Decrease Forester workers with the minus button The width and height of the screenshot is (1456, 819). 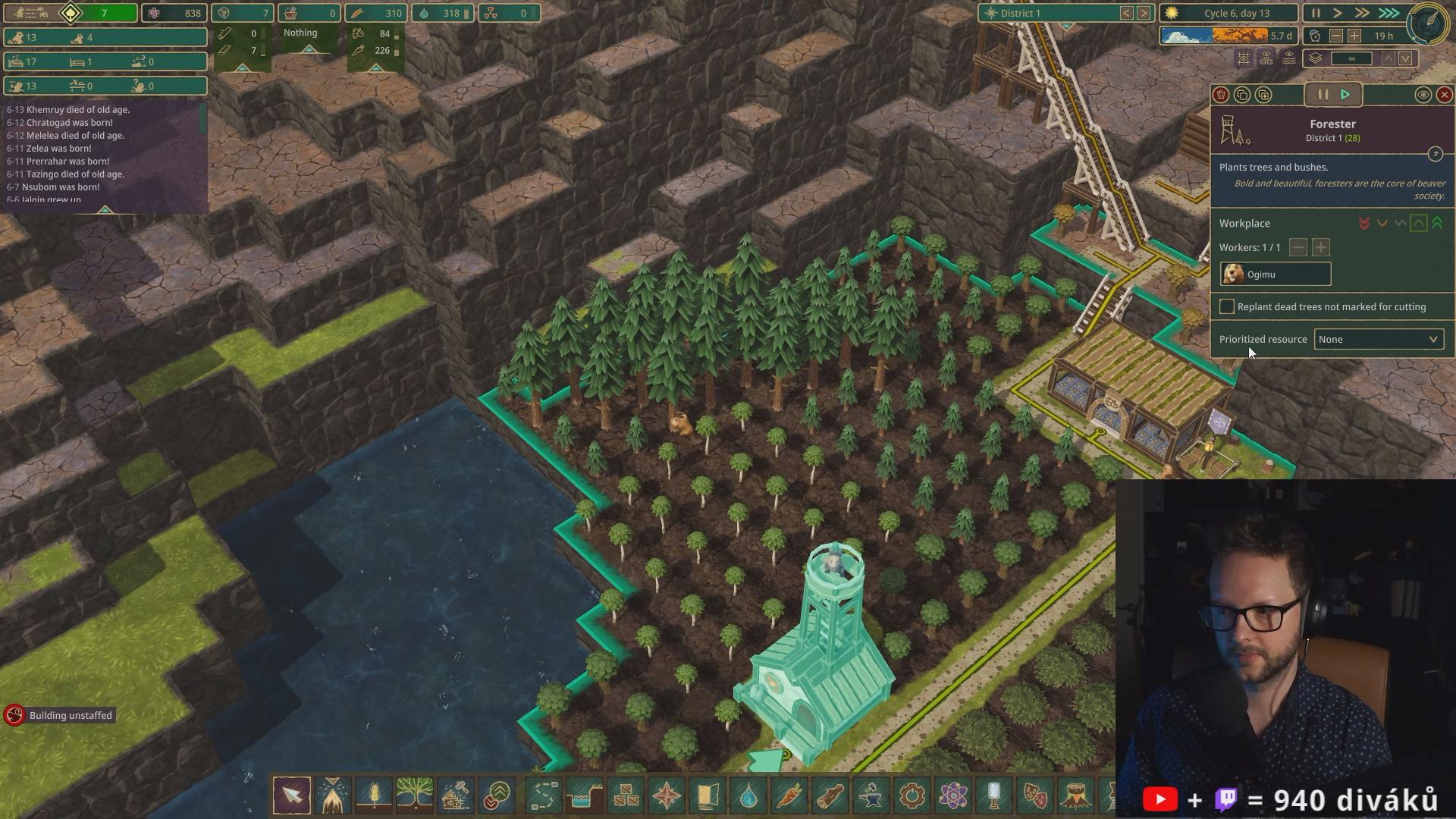(1298, 248)
